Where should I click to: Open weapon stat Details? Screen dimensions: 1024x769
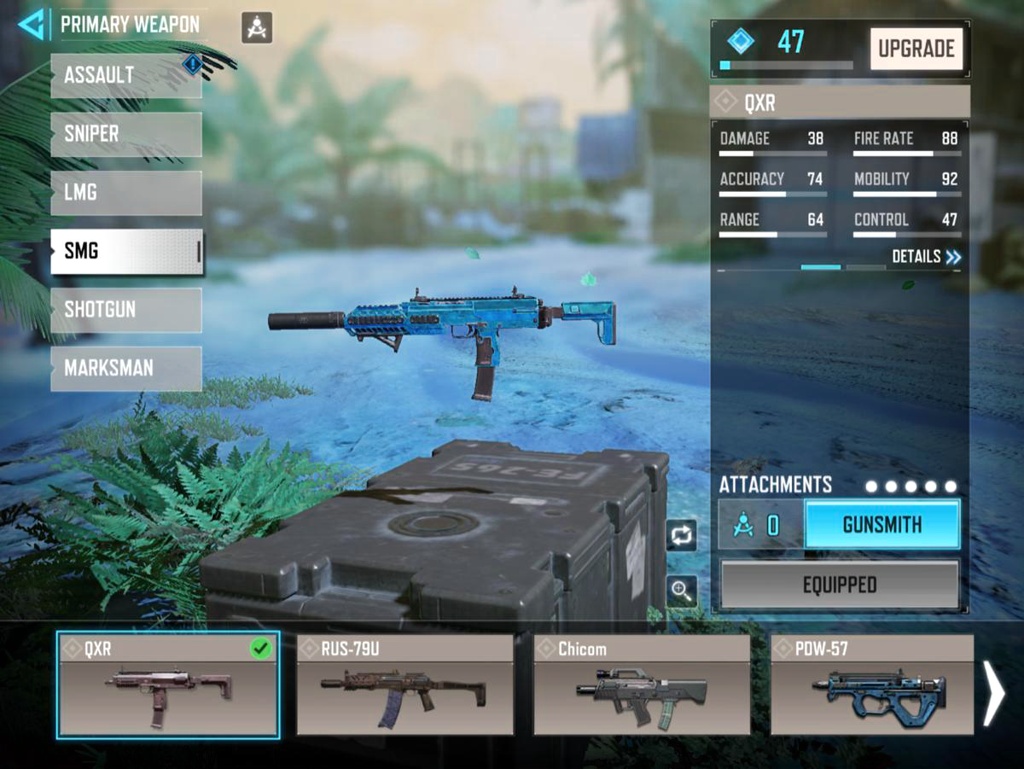tap(926, 257)
